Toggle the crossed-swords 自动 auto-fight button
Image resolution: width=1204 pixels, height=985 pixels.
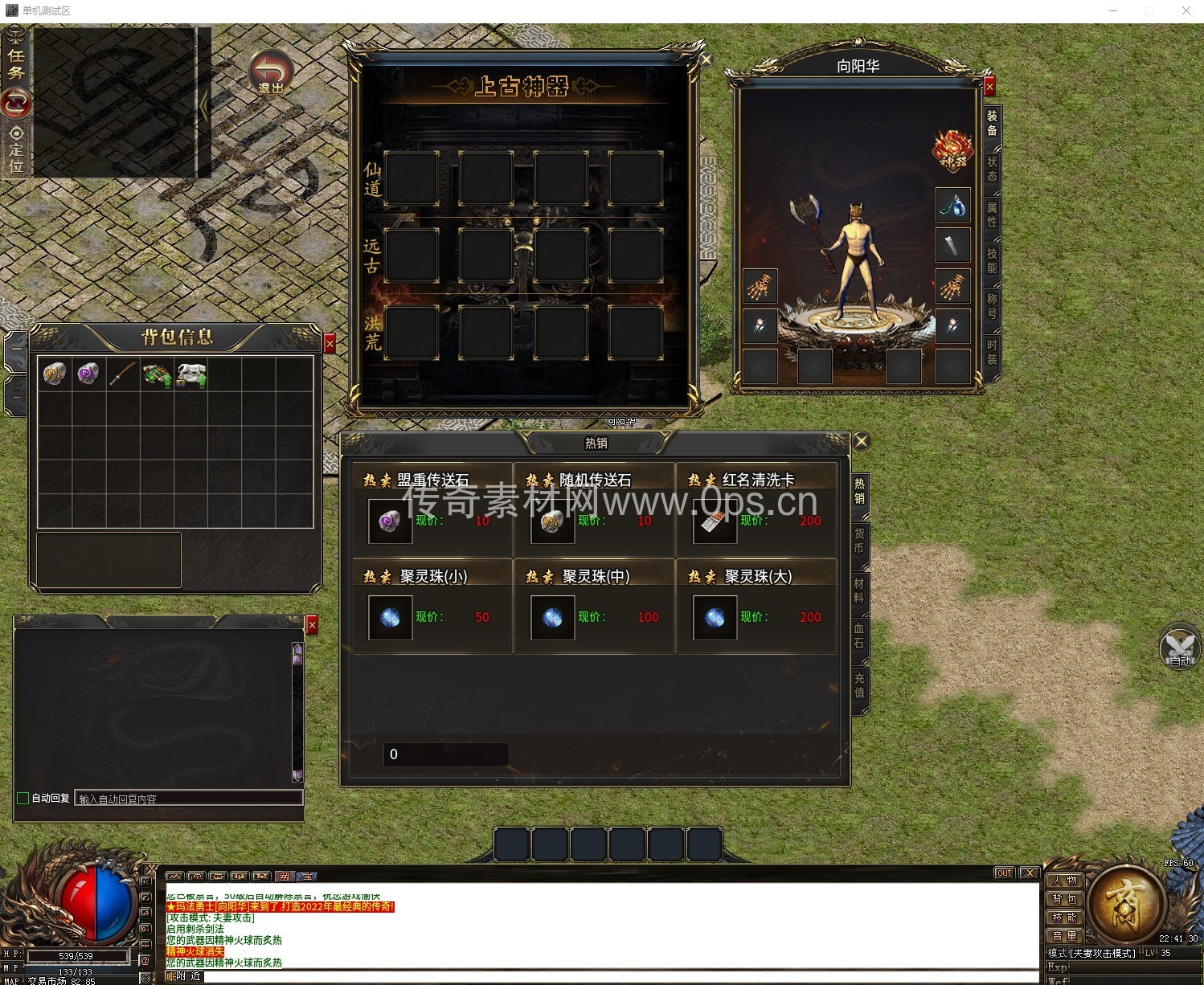(x=1179, y=648)
